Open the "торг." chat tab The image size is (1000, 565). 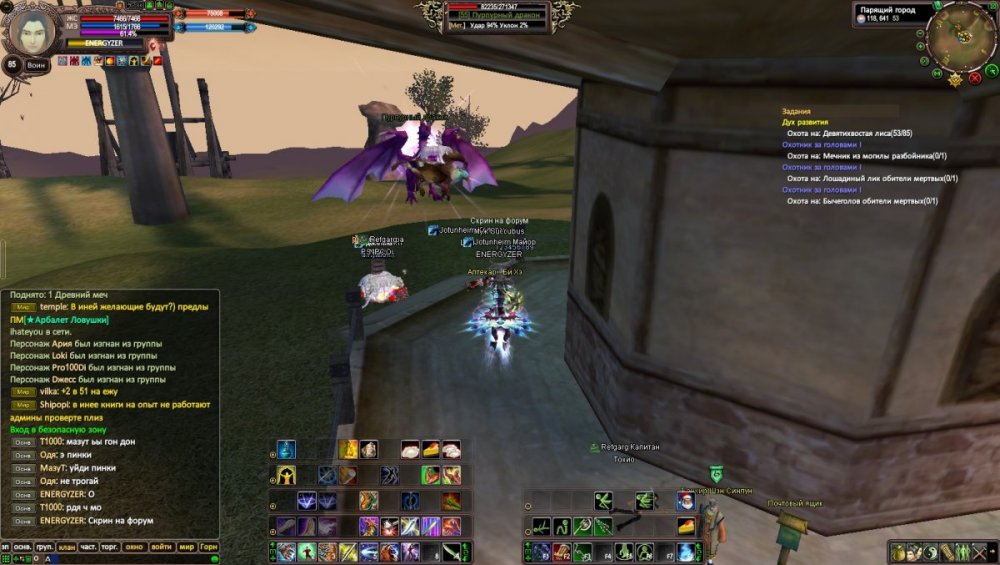(x=110, y=547)
